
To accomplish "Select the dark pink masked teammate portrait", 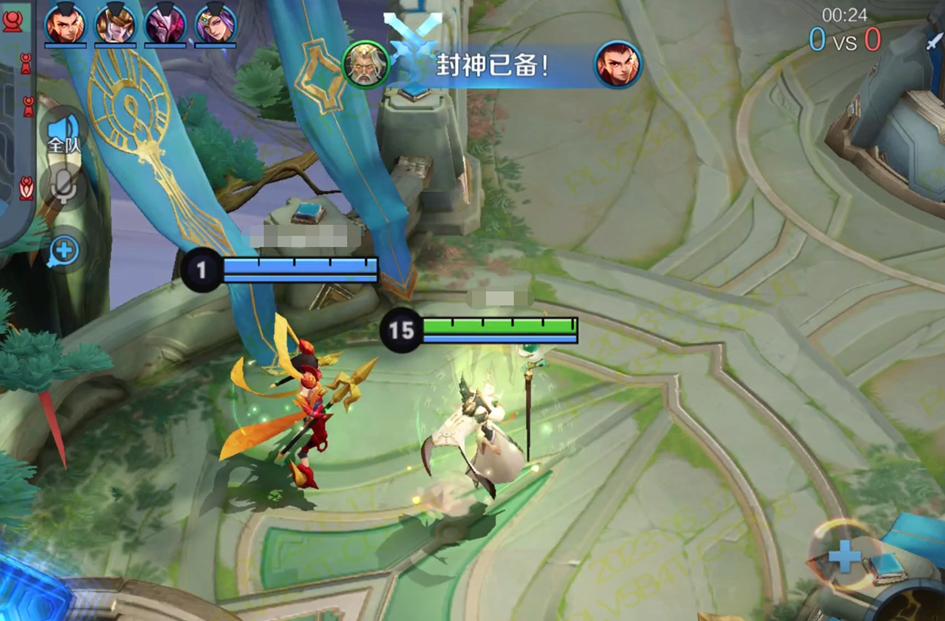I will click(165, 23).
